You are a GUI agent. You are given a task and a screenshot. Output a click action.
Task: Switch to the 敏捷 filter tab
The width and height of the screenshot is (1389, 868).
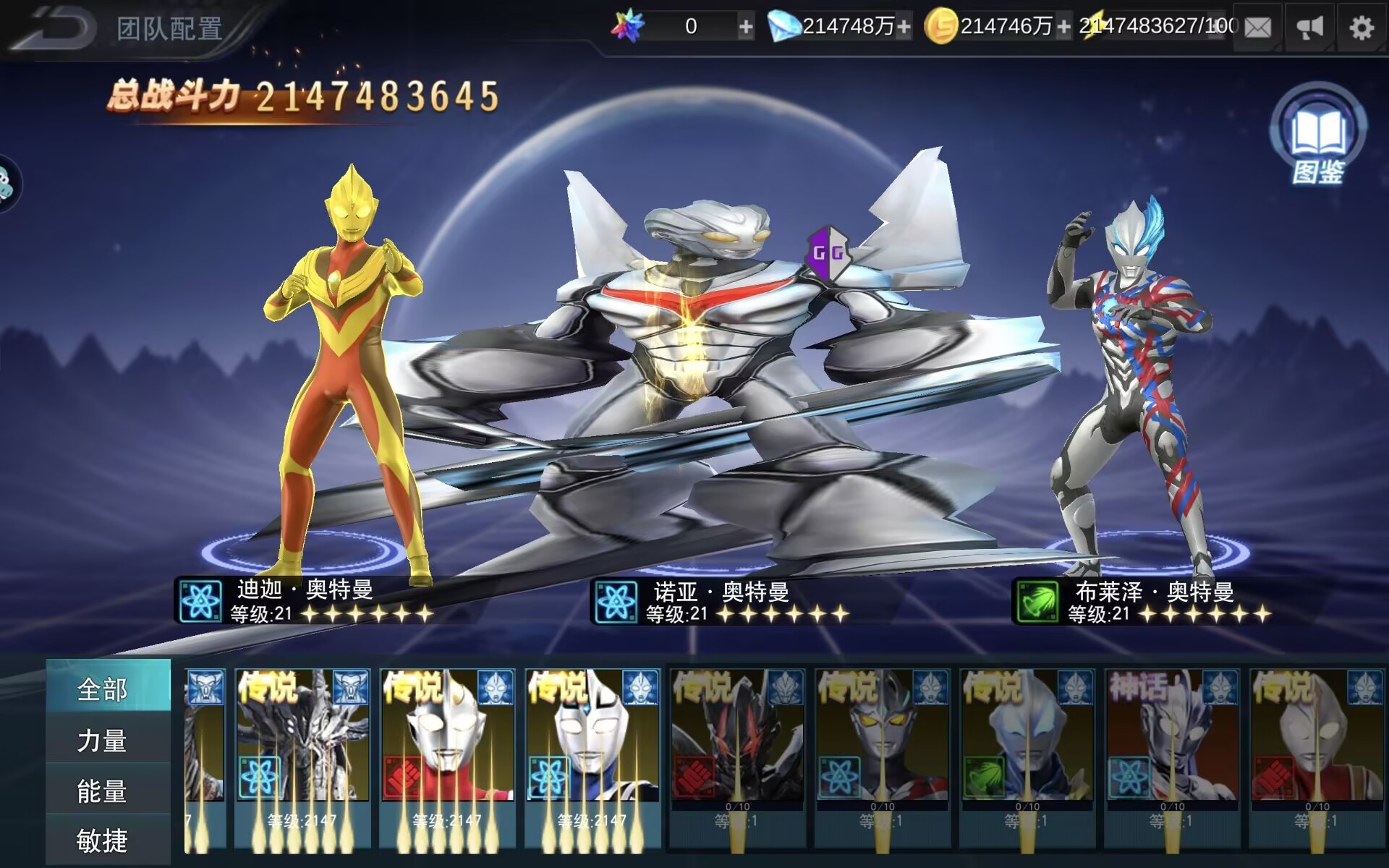(102, 841)
